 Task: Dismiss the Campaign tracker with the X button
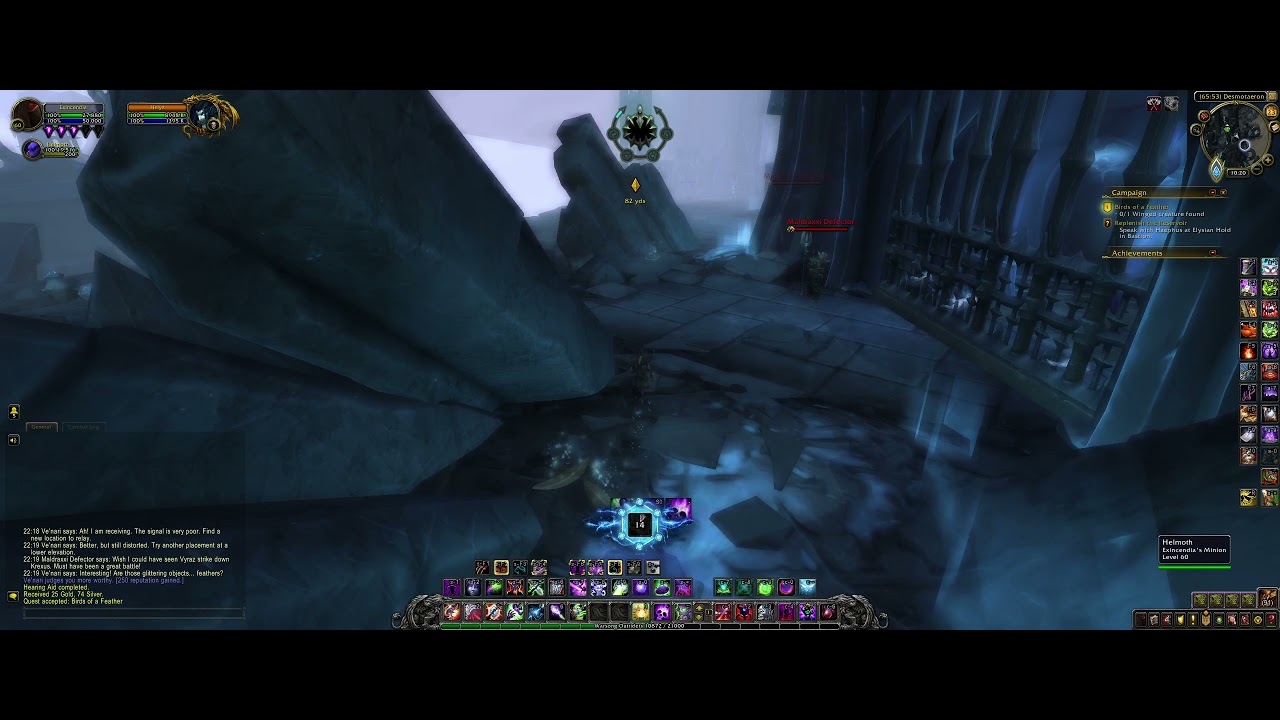pos(1223,193)
